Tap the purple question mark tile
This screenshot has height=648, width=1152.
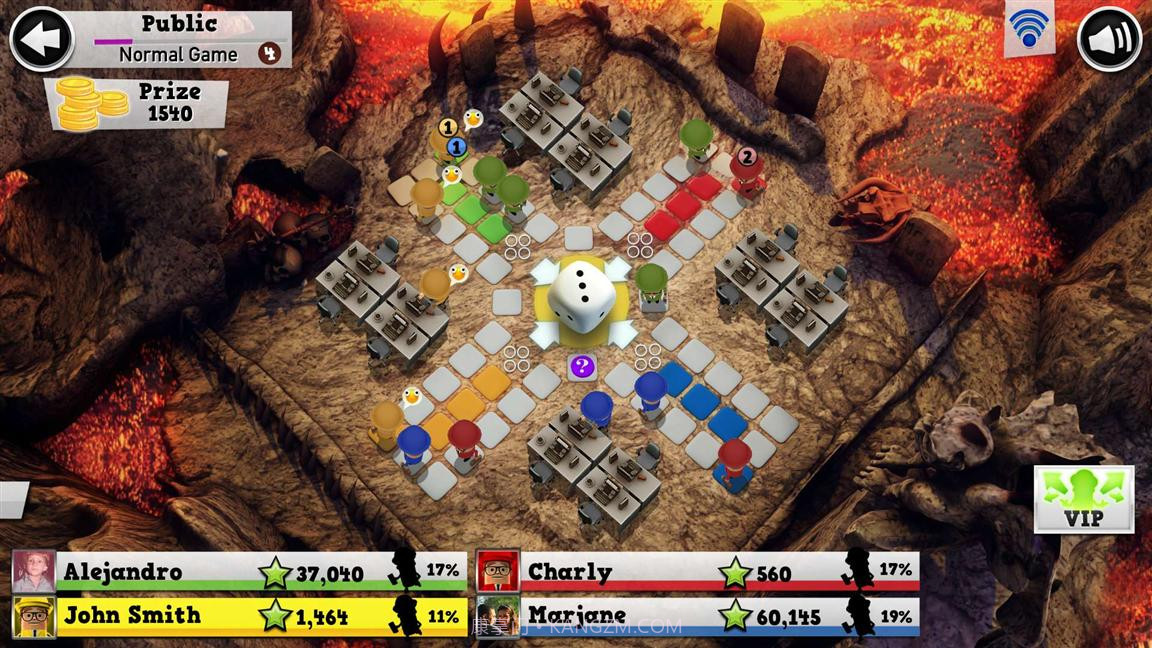[581, 367]
